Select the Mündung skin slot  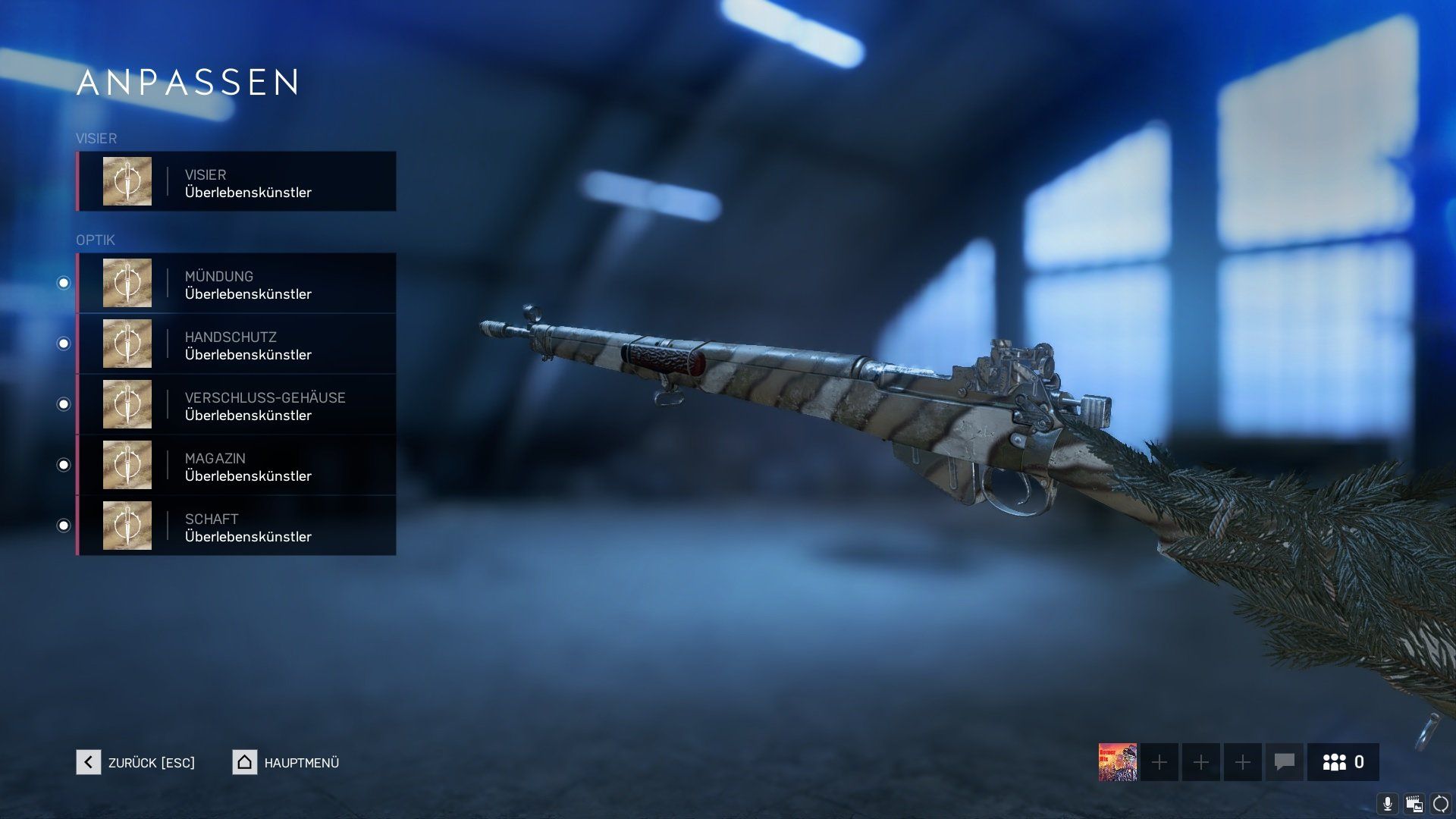point(236,284)
